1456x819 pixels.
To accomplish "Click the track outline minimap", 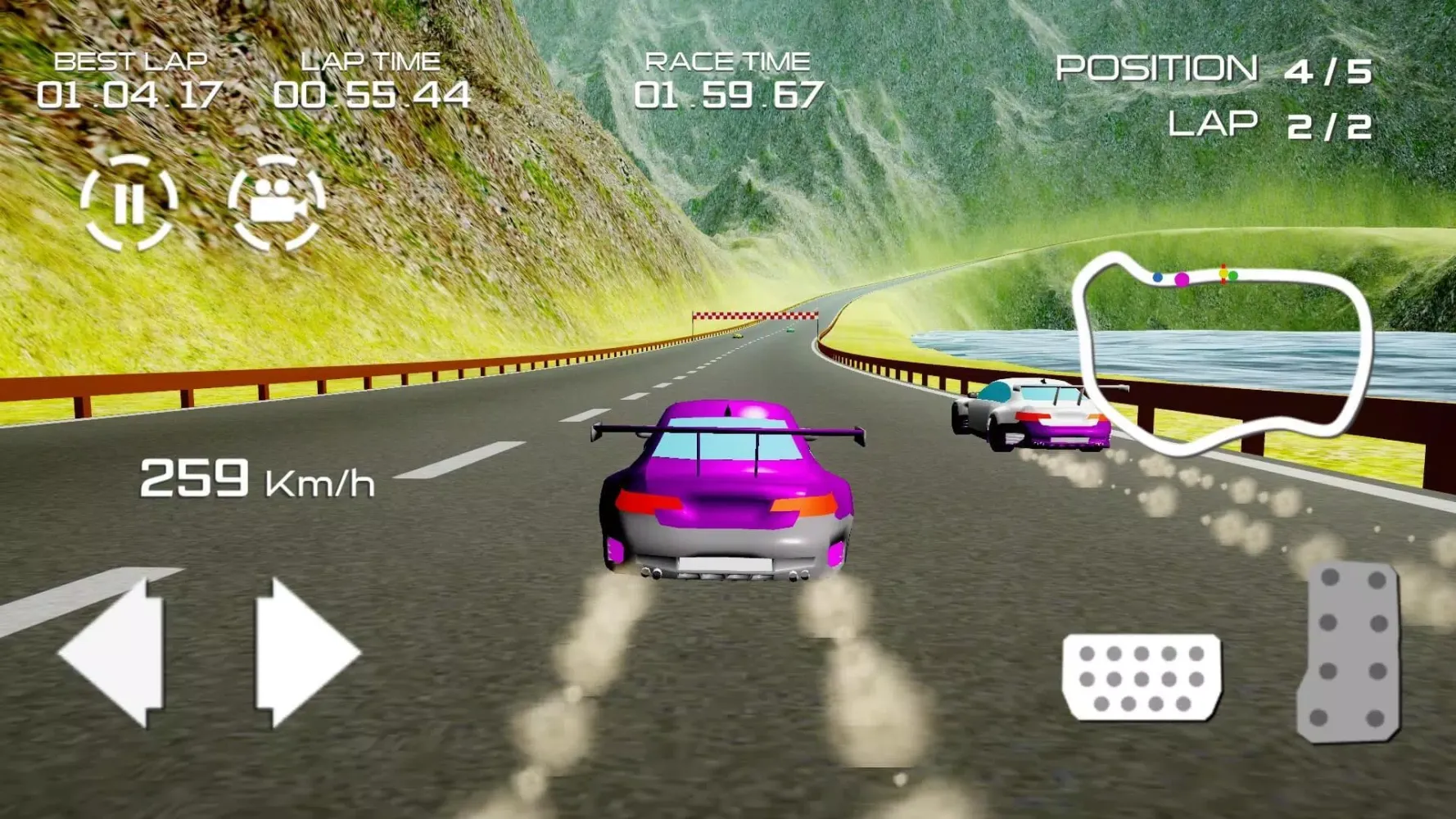I will point(1222,352).
